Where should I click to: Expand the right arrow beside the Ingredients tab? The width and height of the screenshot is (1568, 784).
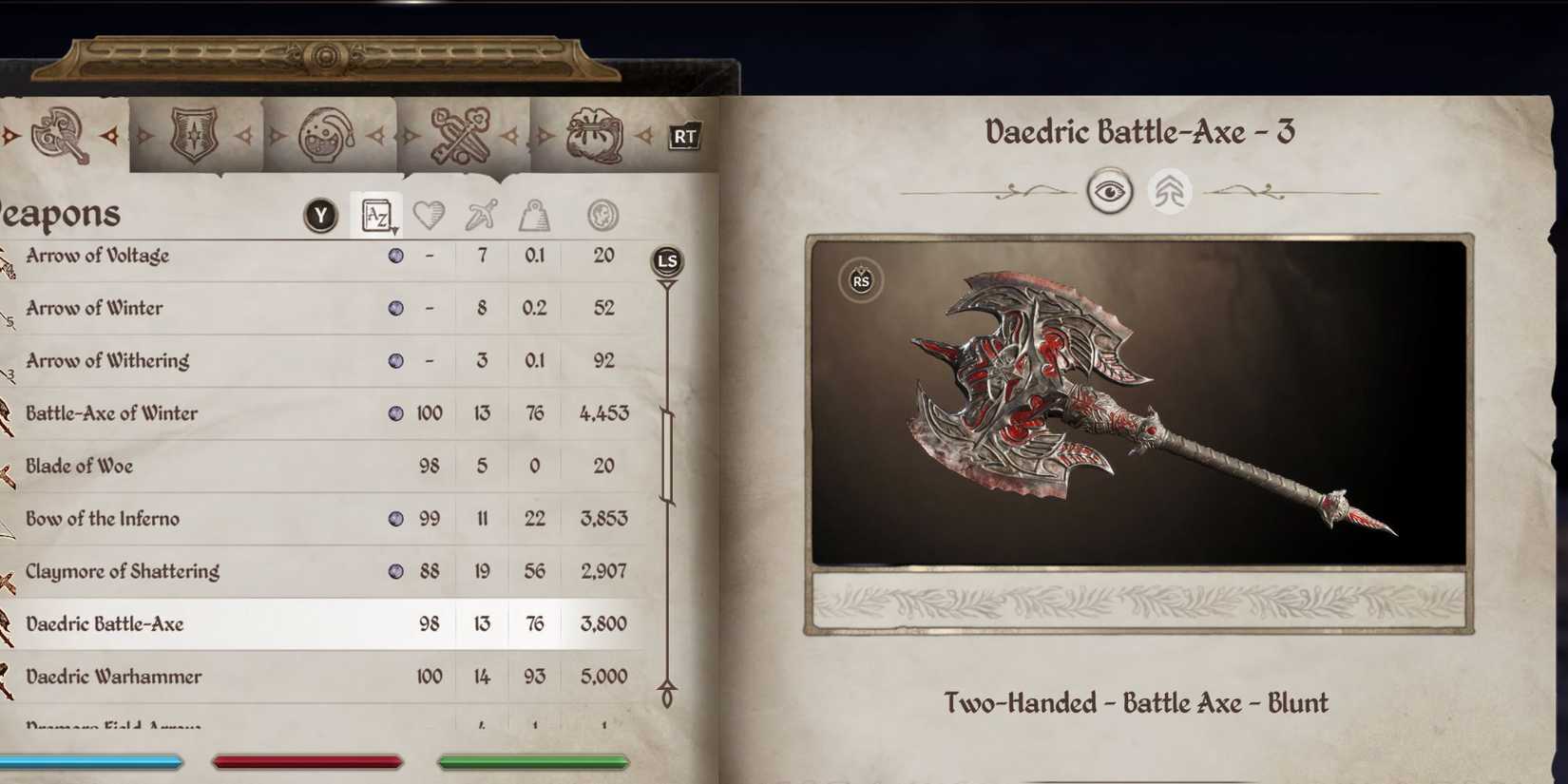tap(646, 138)
